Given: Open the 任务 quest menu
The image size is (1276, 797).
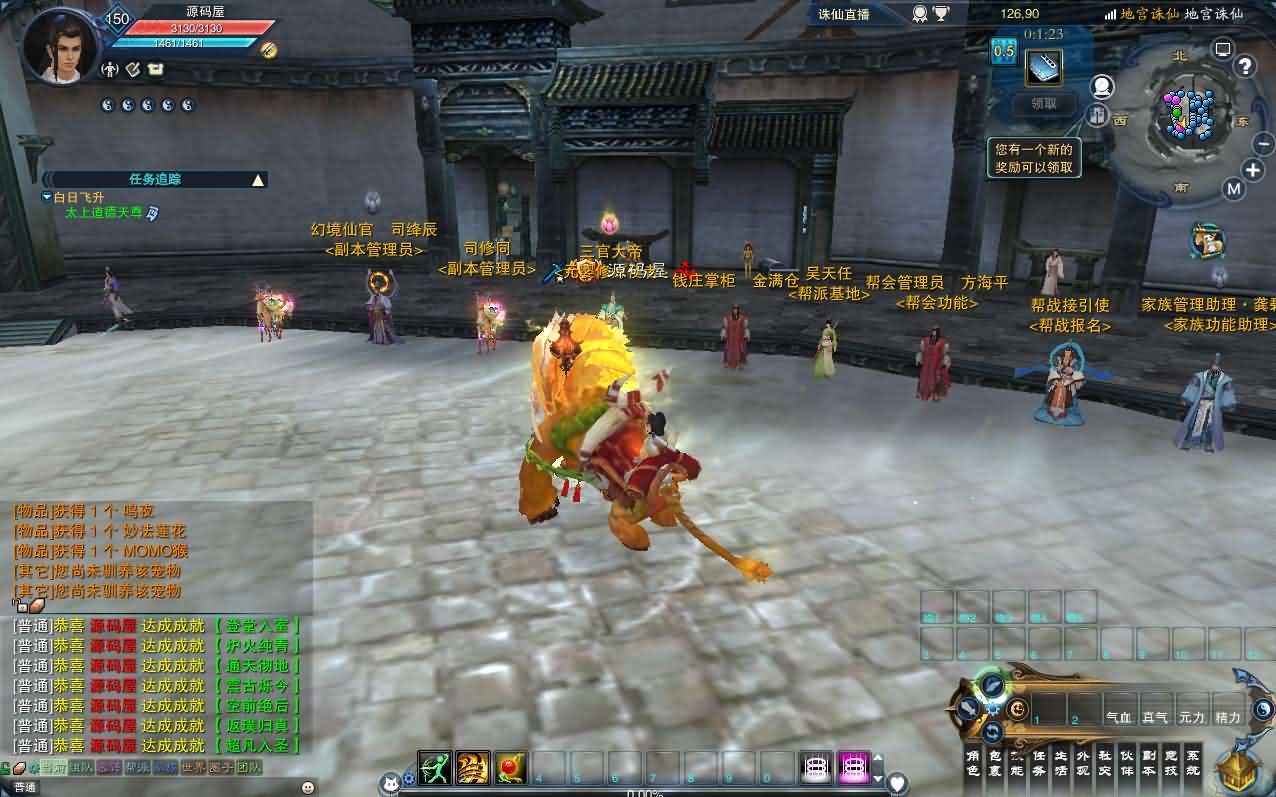Looking at the screenshot, I should click(x=1039, y=763).
